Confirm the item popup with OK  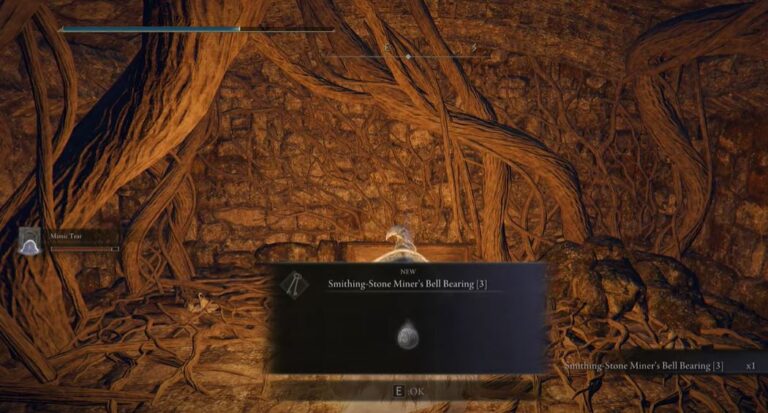(x=409, y=392)
